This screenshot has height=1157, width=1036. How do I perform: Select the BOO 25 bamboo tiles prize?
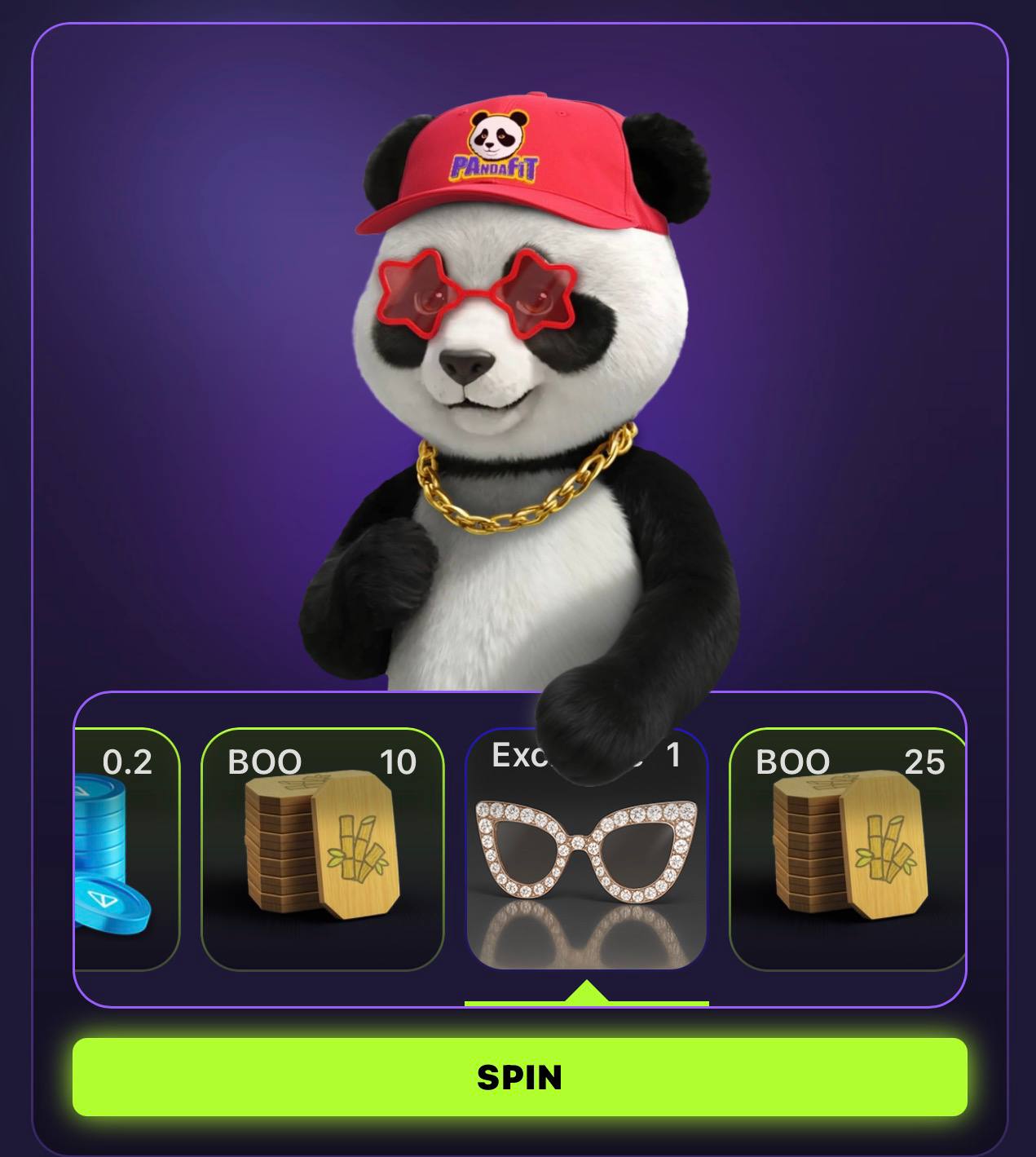[848, 850]
